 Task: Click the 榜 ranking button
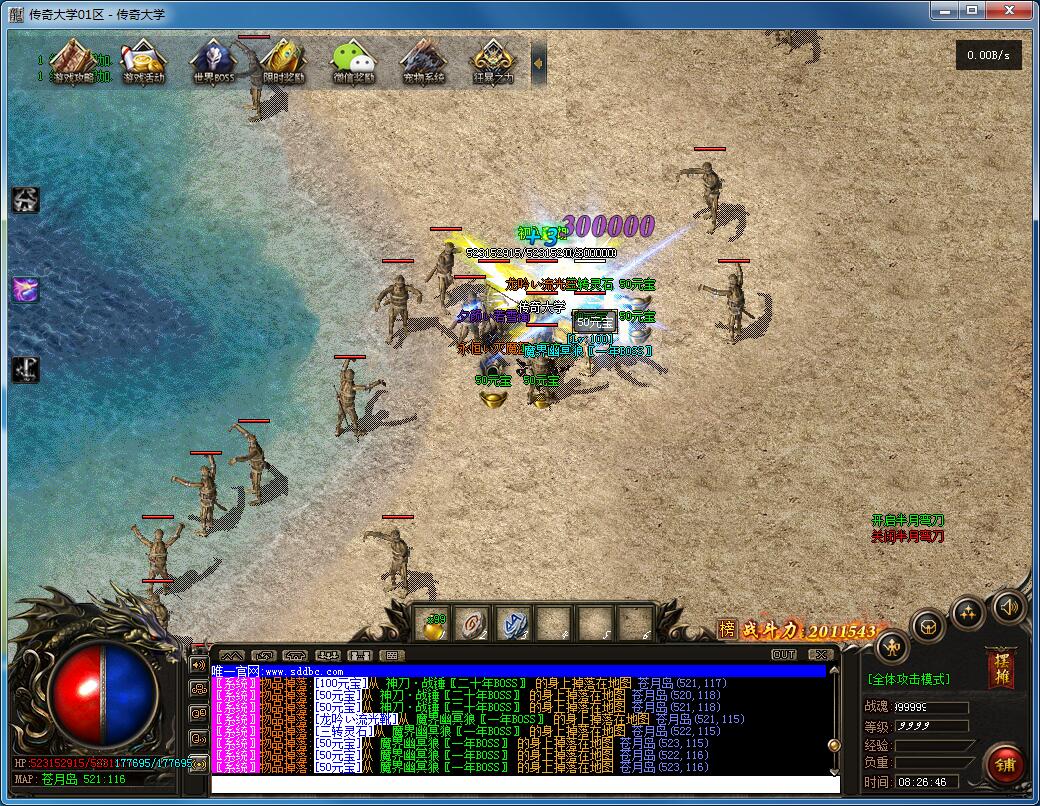click(x=727, y=630)
